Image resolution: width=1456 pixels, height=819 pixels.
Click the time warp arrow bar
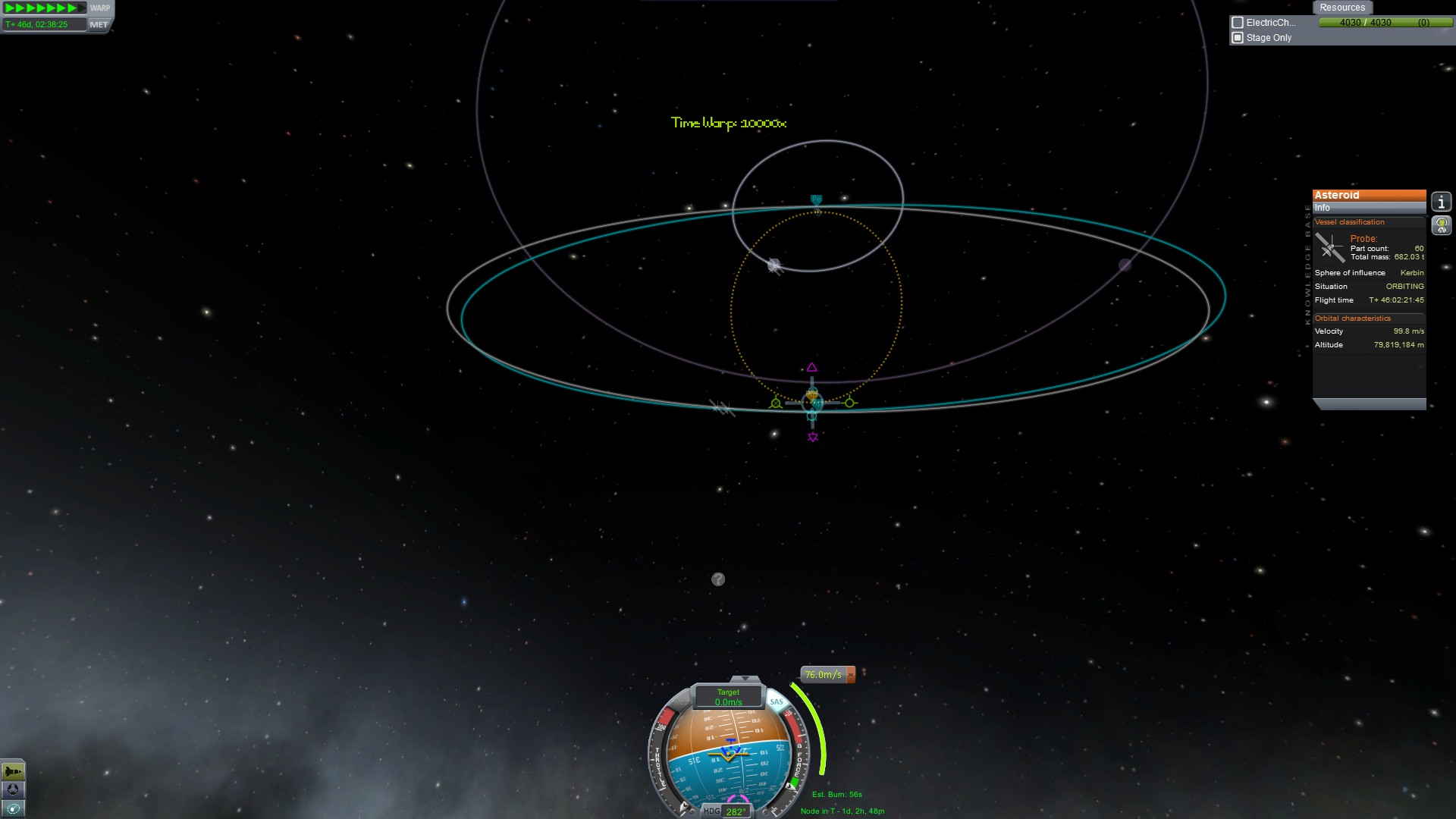pyautogui.click(x=44, y=8)
